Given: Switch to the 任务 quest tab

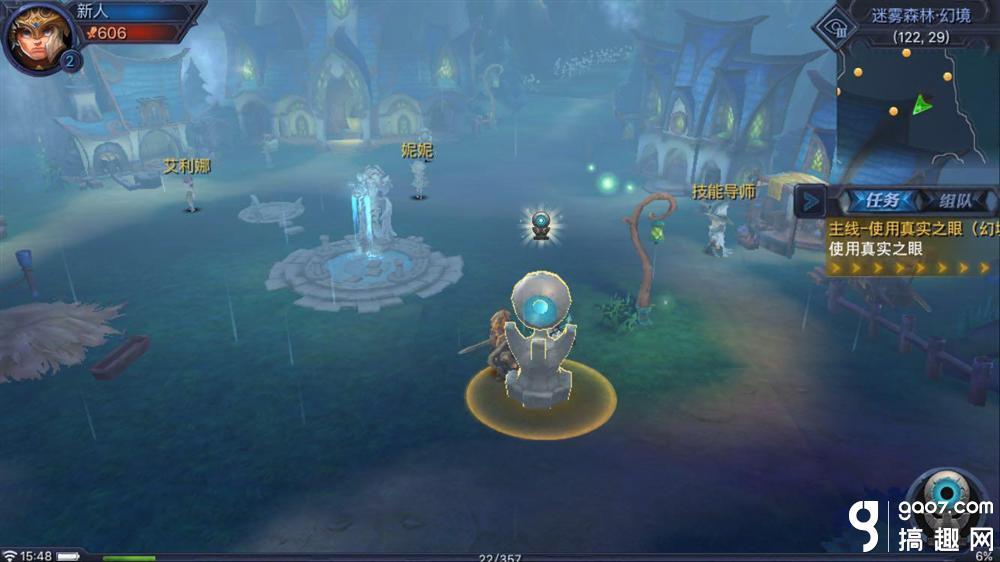Looking at the screenshot, I should coord(876,200).
